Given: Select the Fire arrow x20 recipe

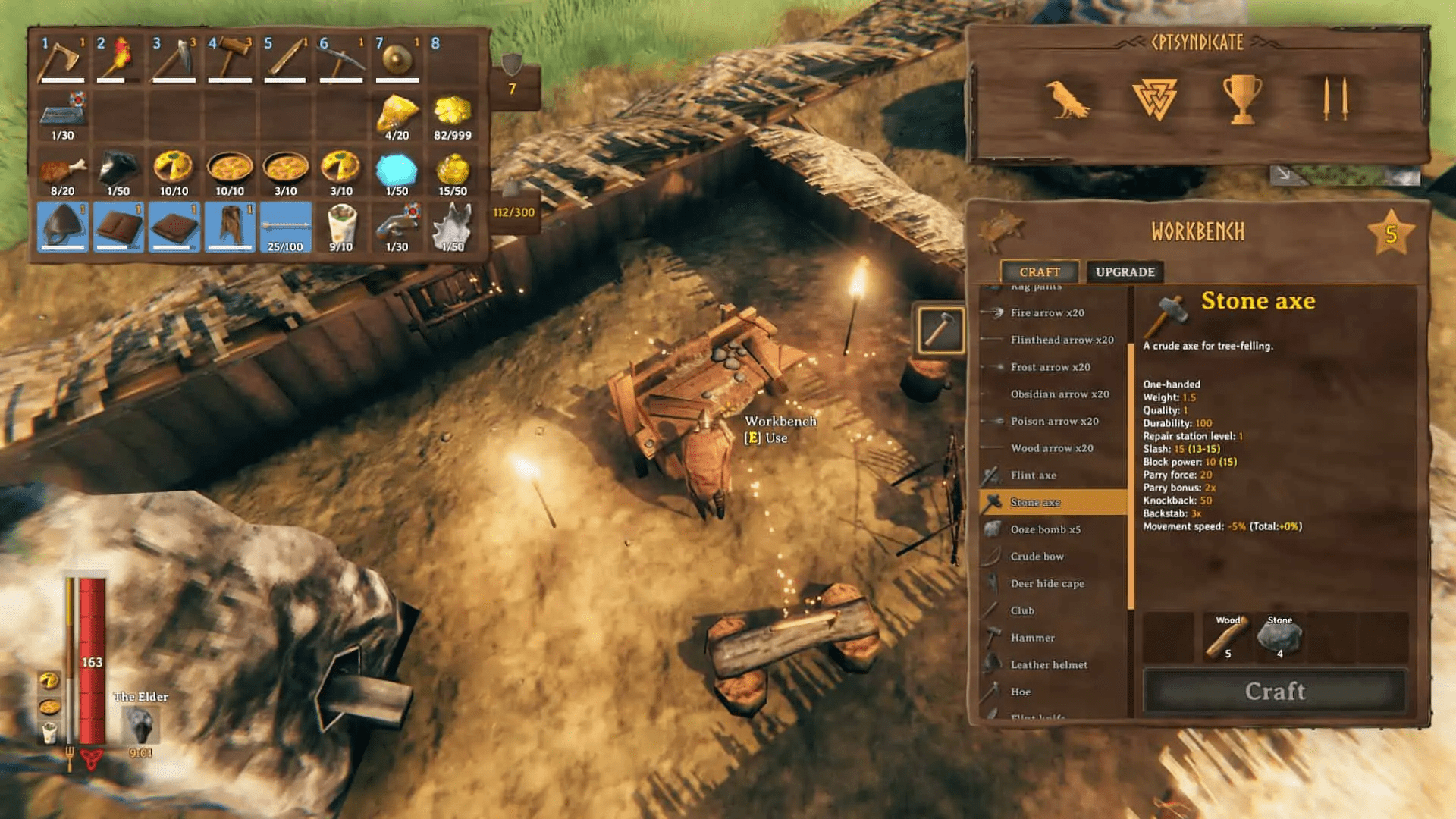Looking at the screenshot, I should pyautogui.click(x=1046, y=312).
